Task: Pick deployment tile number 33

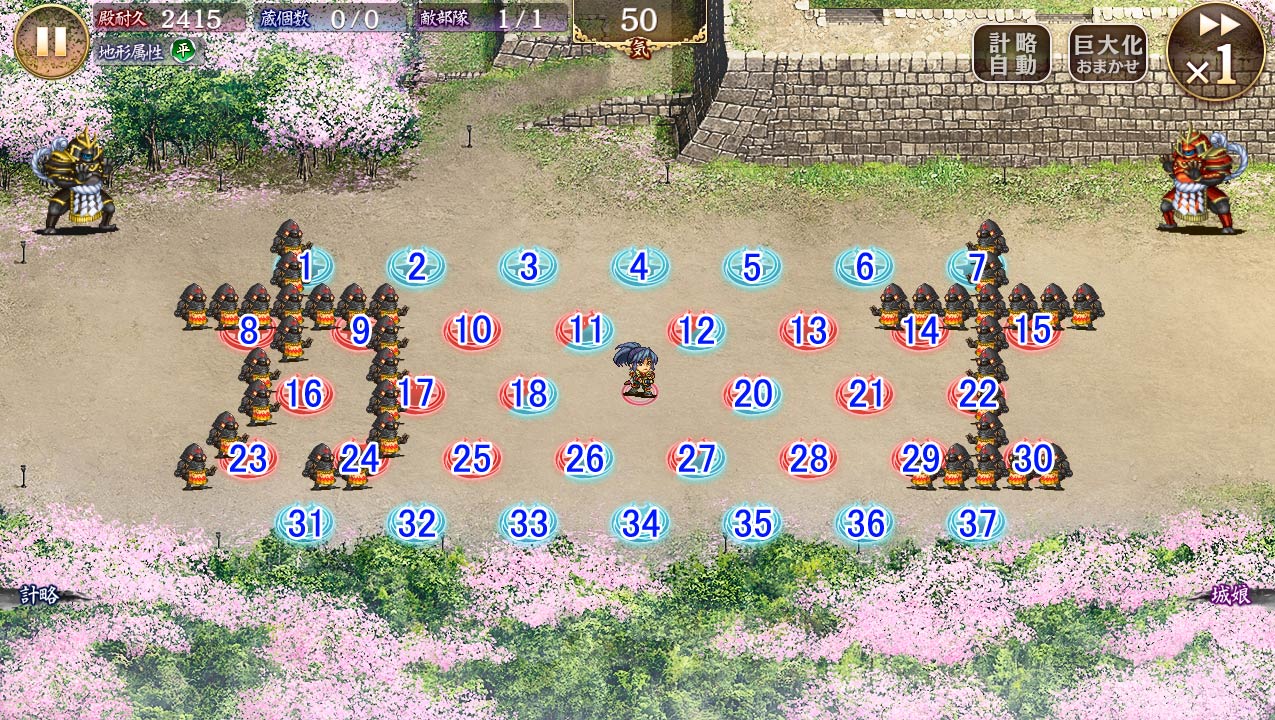Action: [528, 523]
